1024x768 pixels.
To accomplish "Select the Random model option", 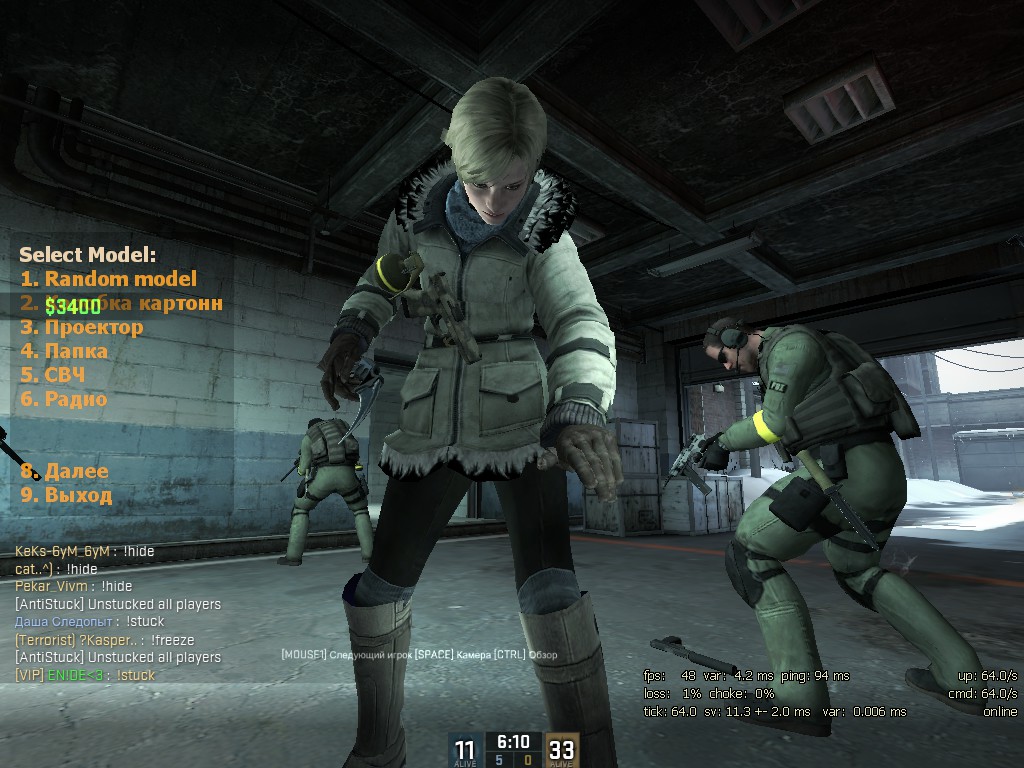I will tap(108, 279).
